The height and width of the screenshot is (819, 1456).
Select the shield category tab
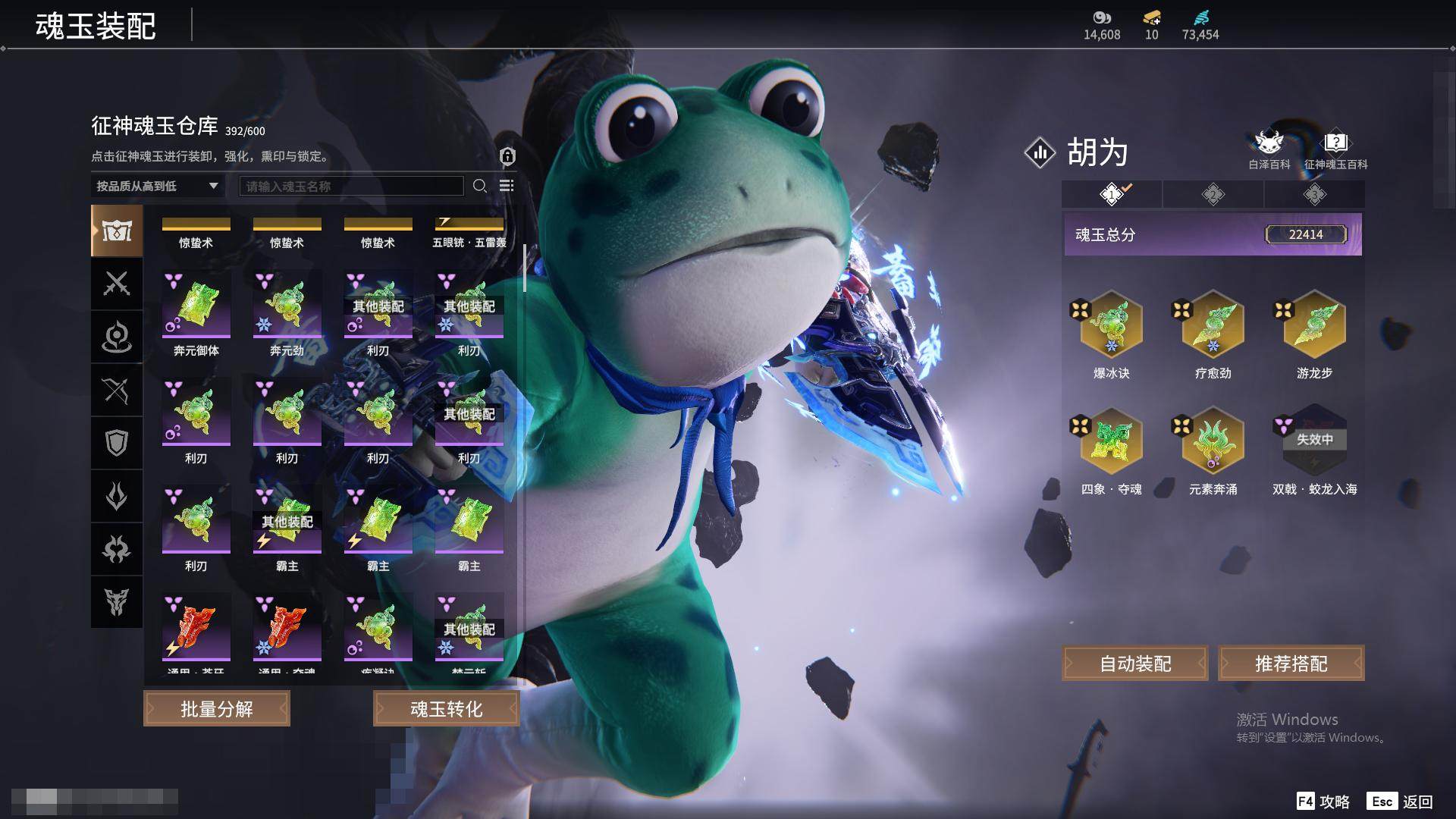[117, 444]
